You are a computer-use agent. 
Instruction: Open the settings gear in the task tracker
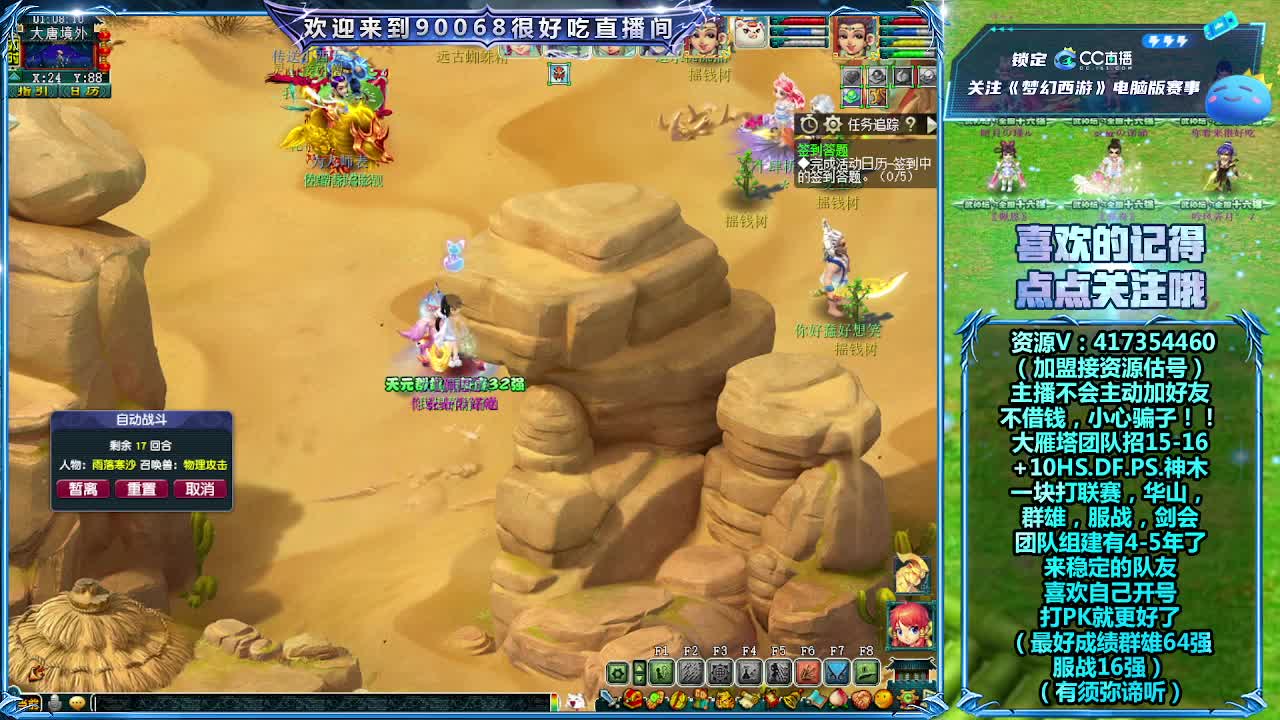coord(832,123)
